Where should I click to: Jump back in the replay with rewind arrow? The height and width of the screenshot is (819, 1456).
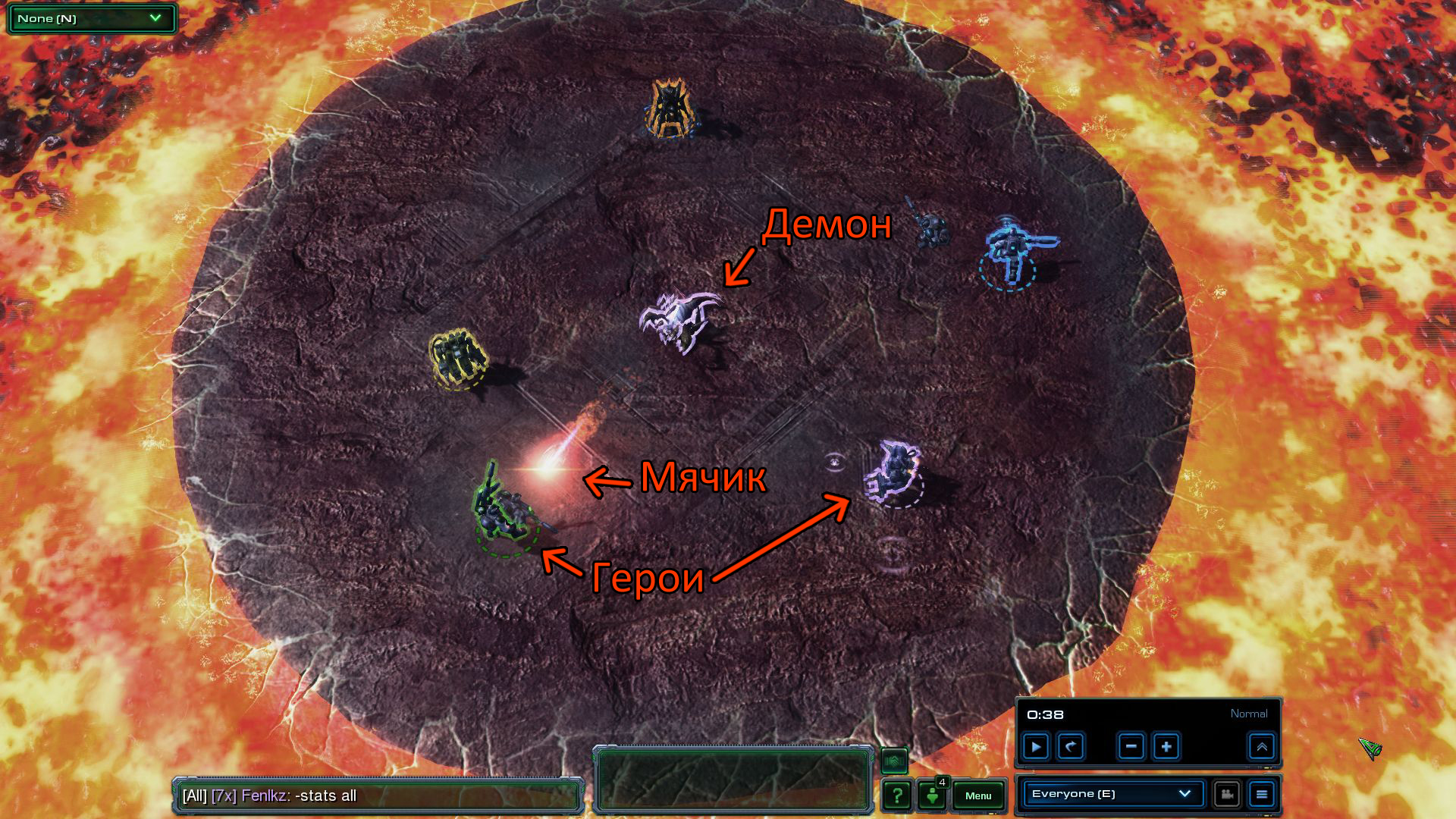[x=1071, y=747]
